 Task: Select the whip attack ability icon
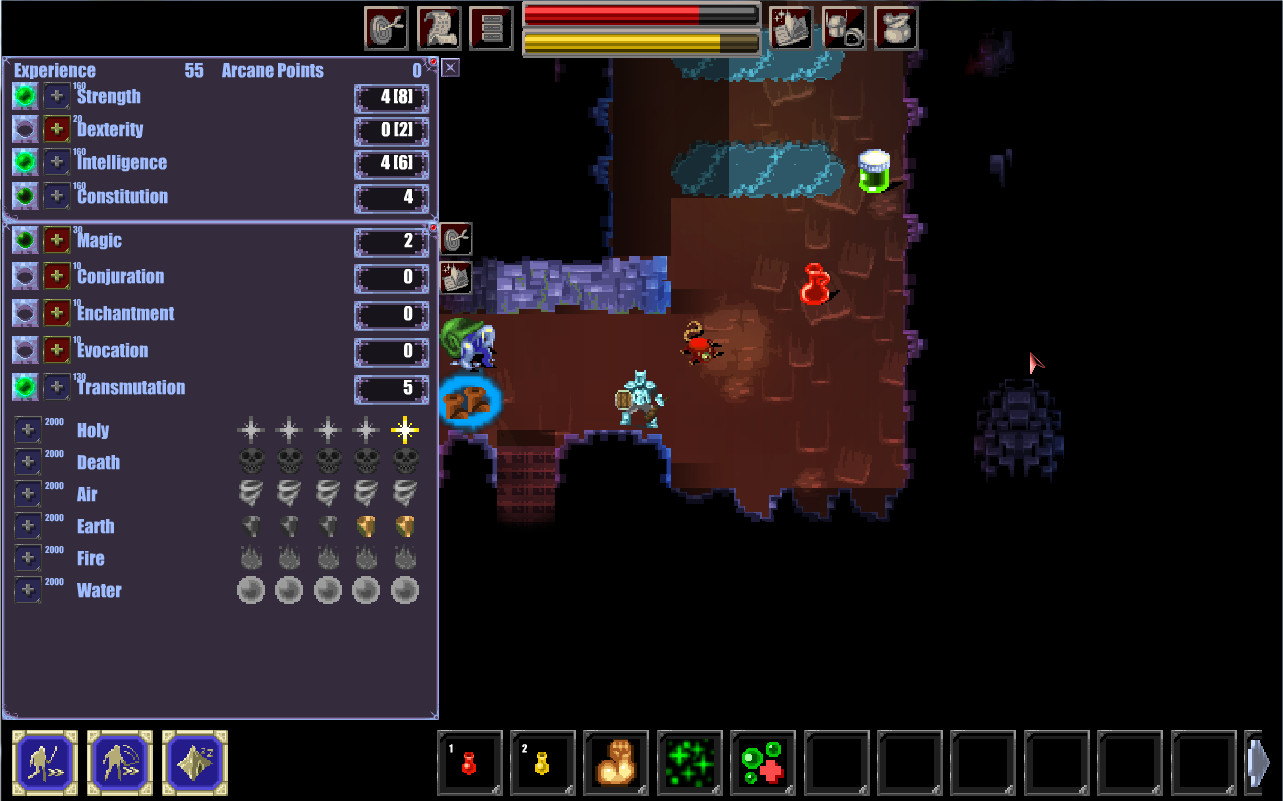(119, 762)
